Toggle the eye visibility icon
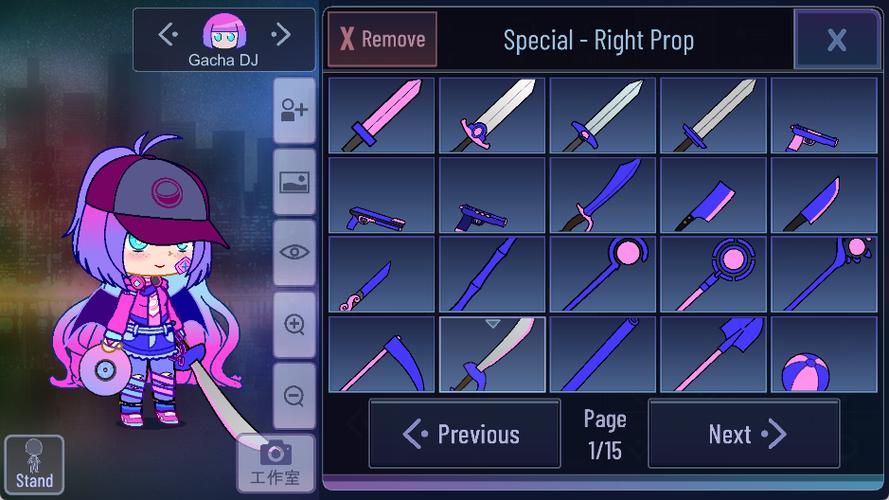The width and height of the screenshot is (889, 500). point(294,252)
